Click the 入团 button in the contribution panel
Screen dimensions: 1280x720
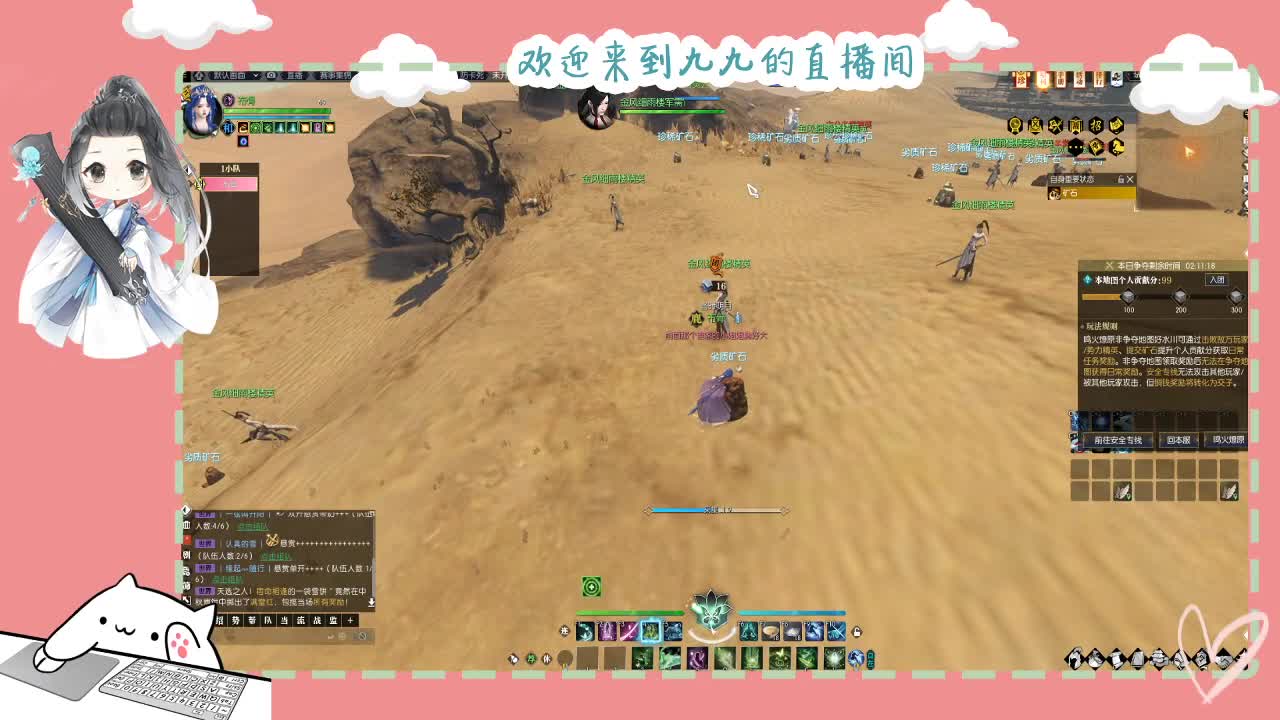click(x=1217, y=279)
